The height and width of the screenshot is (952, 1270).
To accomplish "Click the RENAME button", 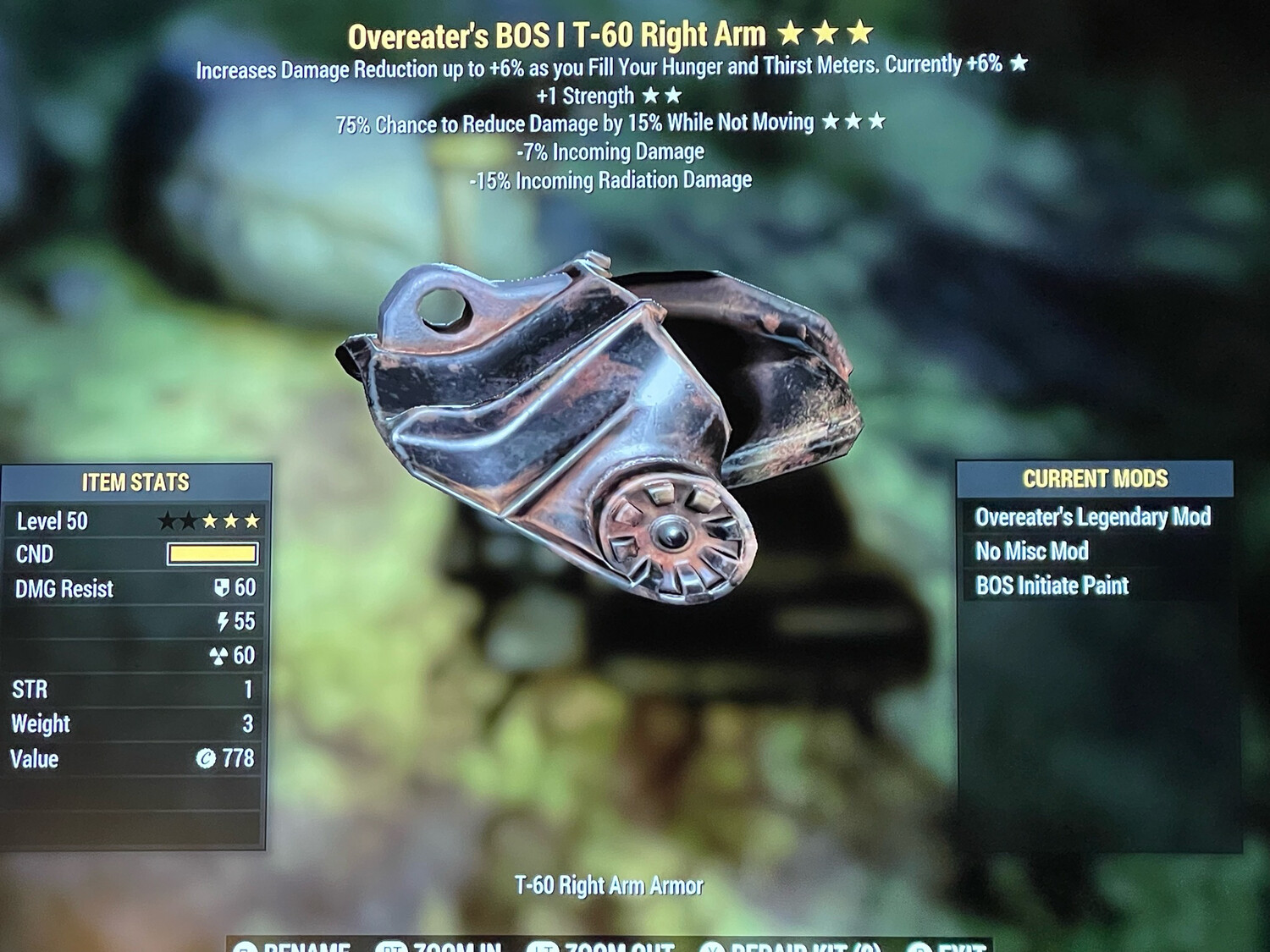I will (306, 946).
